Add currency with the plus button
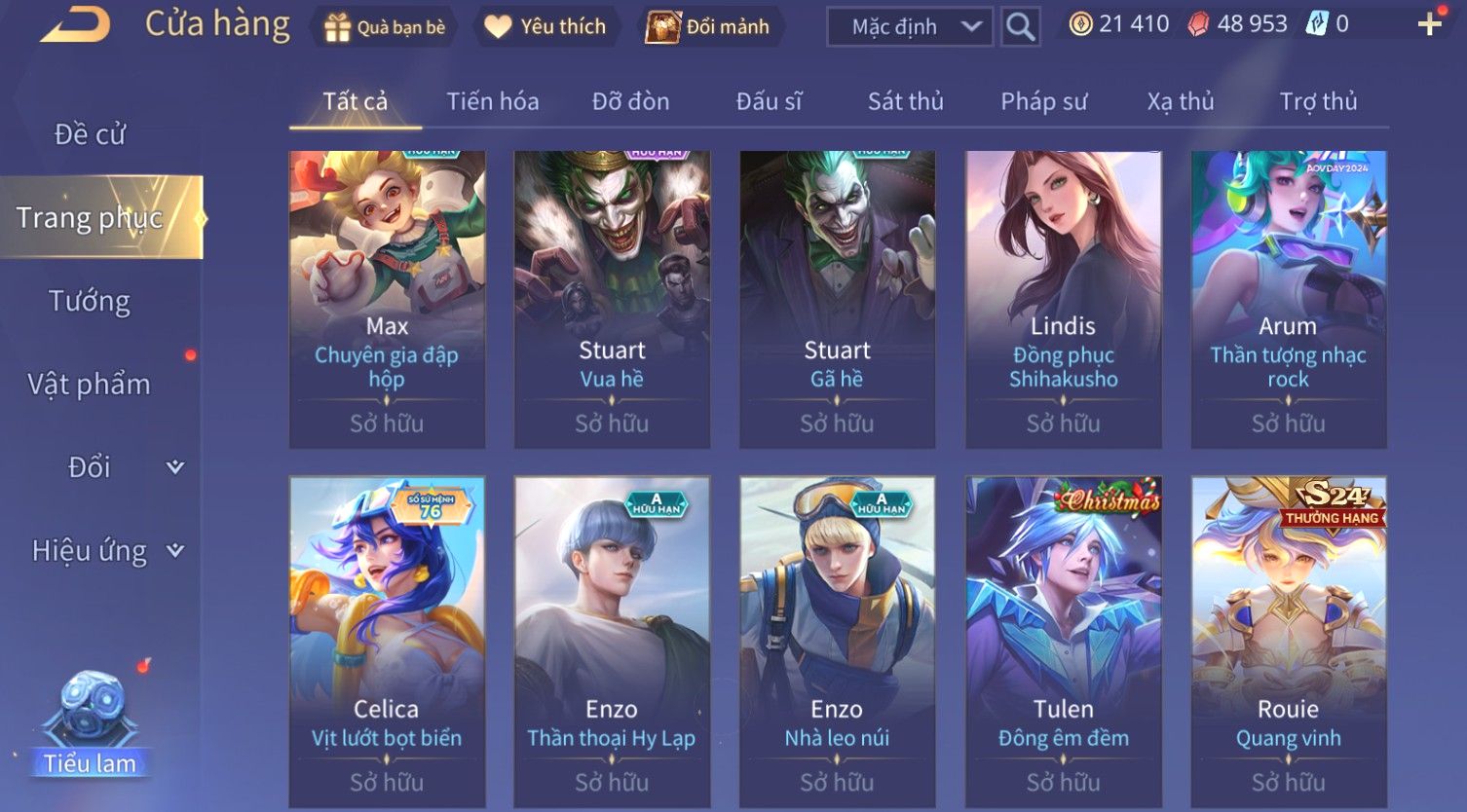This screenshot has width=1467, height=812. click(1429, 24)
